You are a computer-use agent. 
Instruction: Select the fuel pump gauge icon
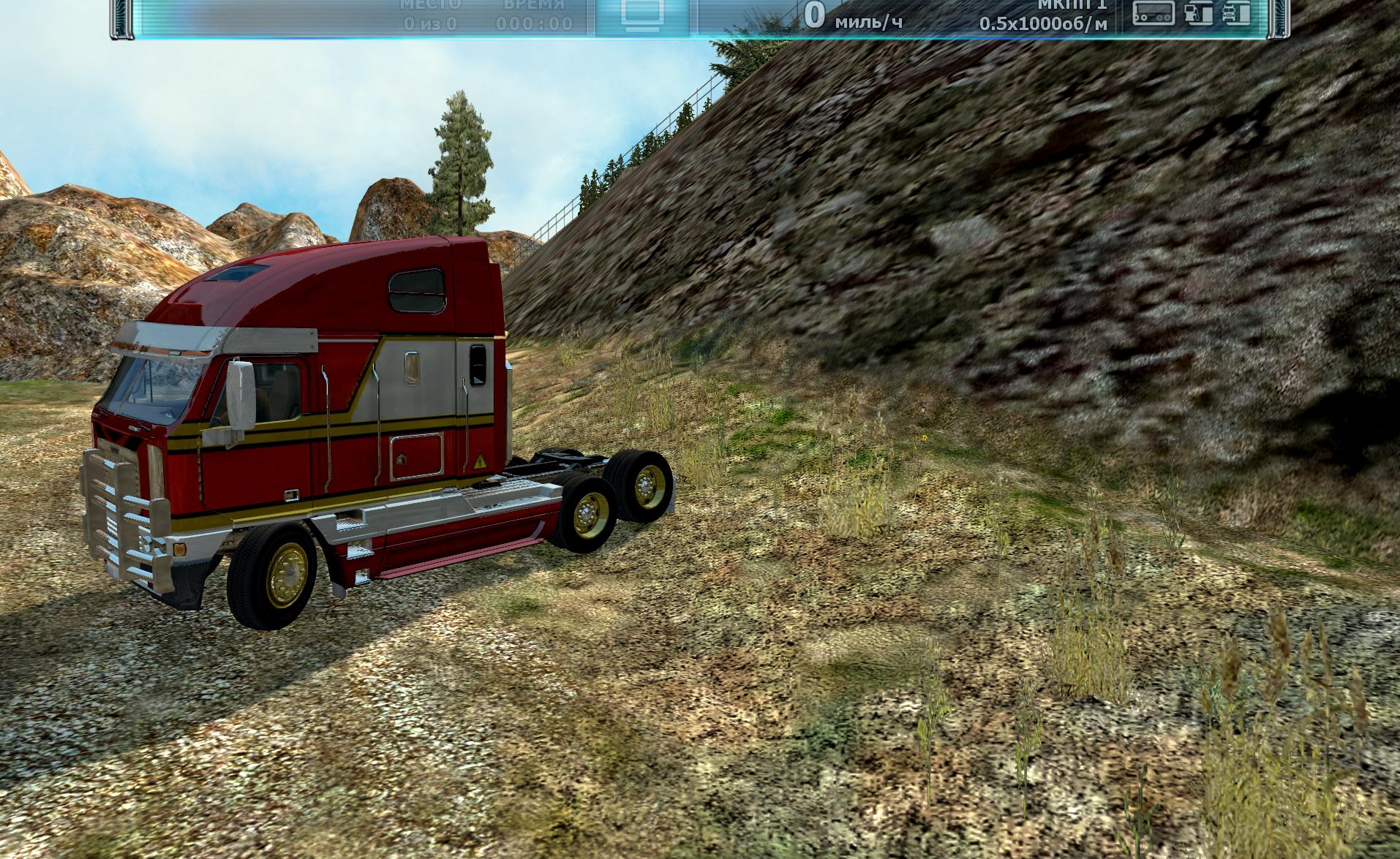1199,12
